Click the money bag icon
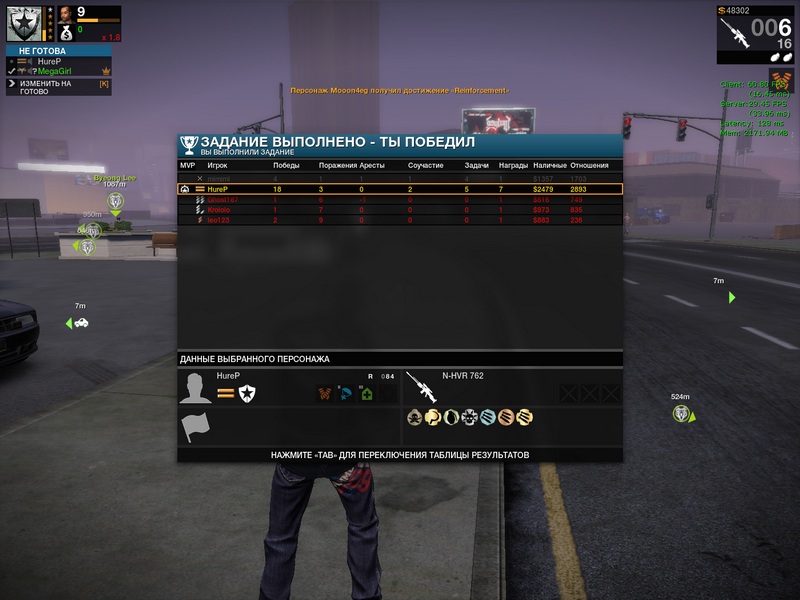Screen dimensions: 800x600 point(66,31)
